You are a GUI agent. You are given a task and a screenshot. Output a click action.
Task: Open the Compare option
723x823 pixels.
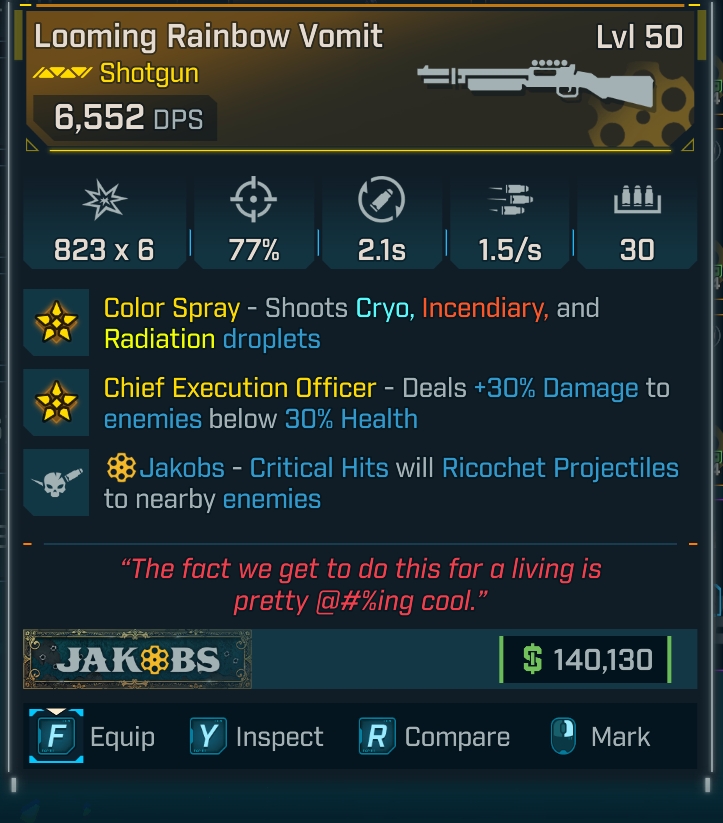point(434,738)
